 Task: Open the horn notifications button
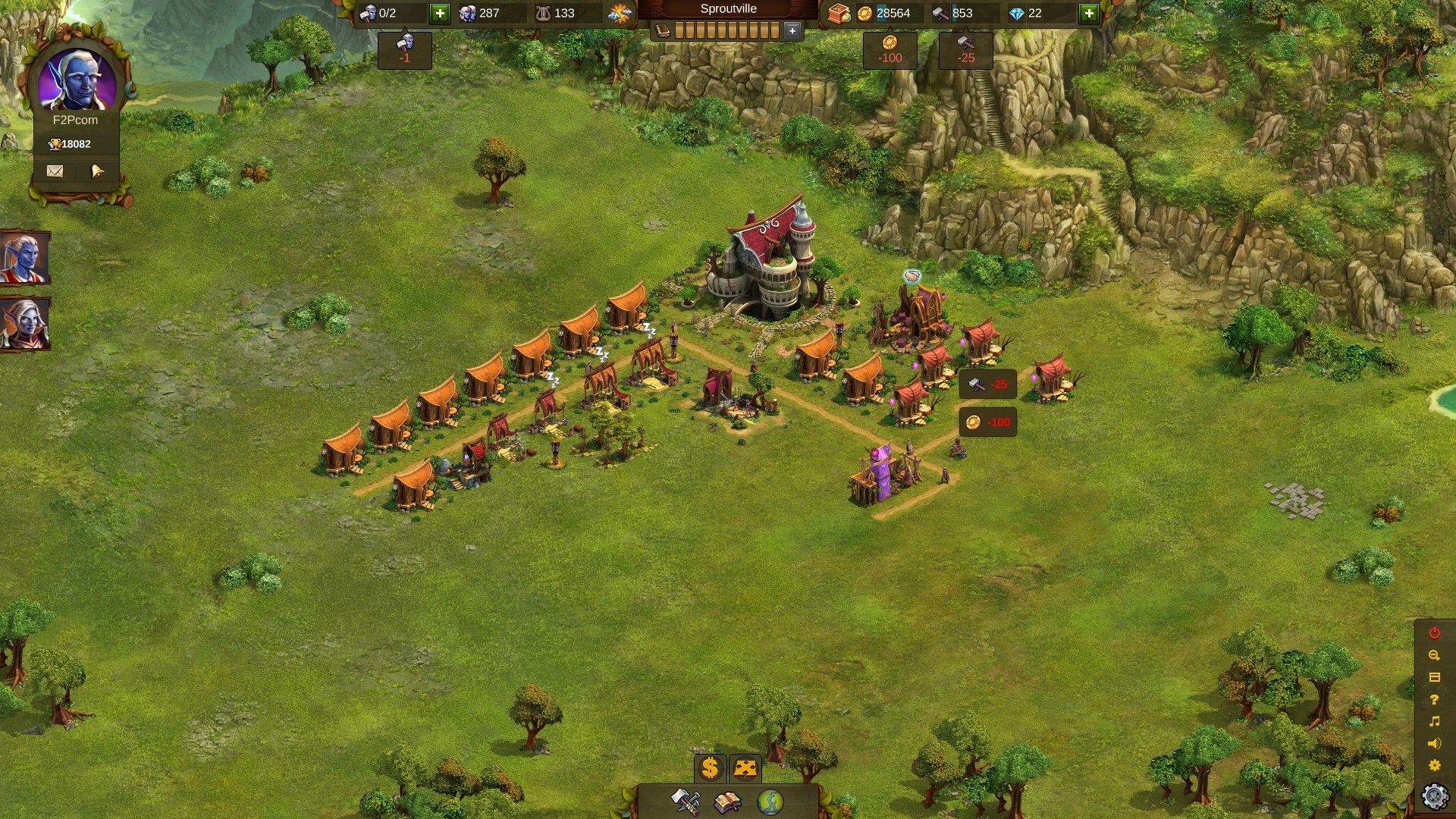(97, 171)
